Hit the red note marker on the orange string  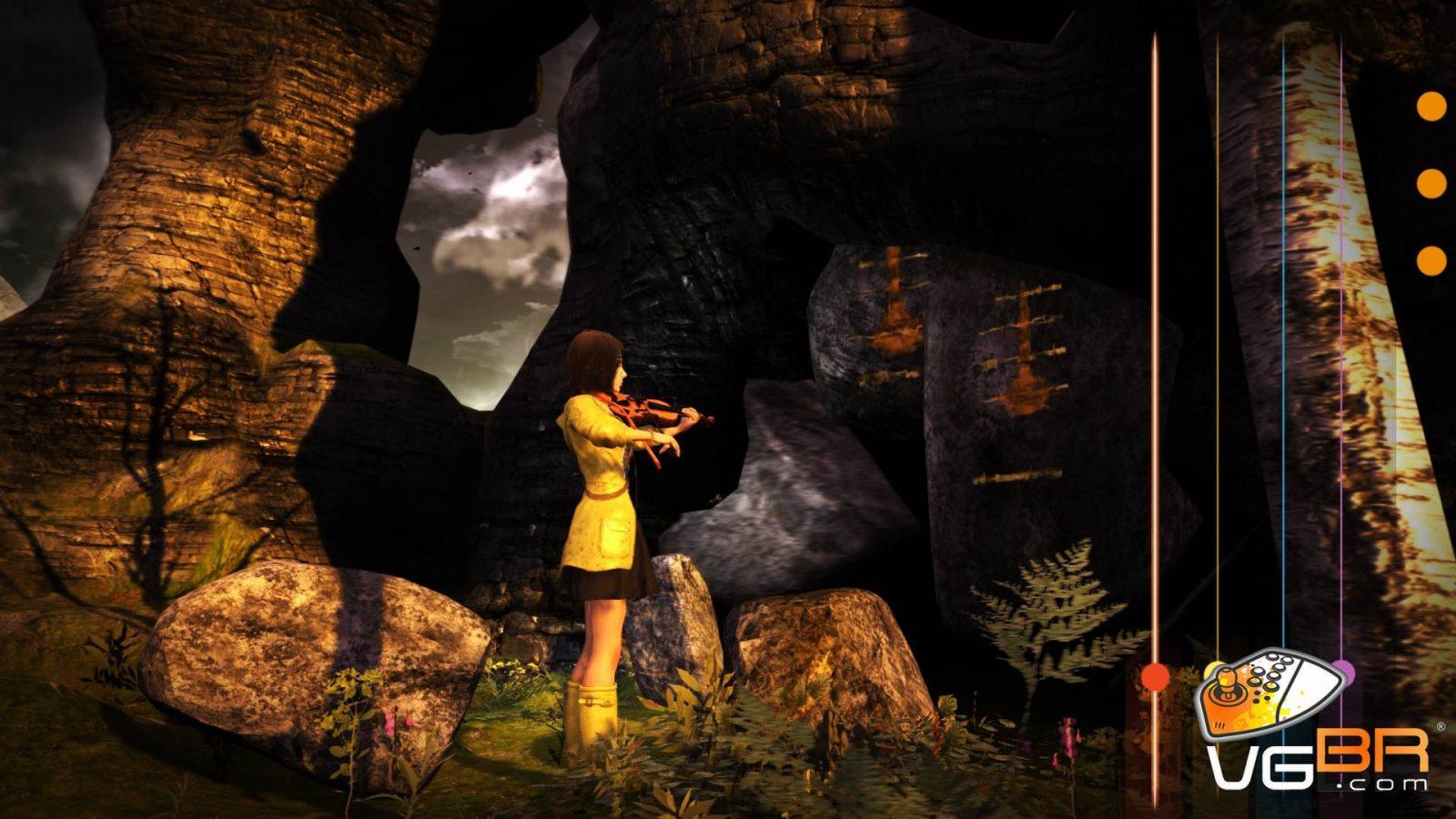1155,676
